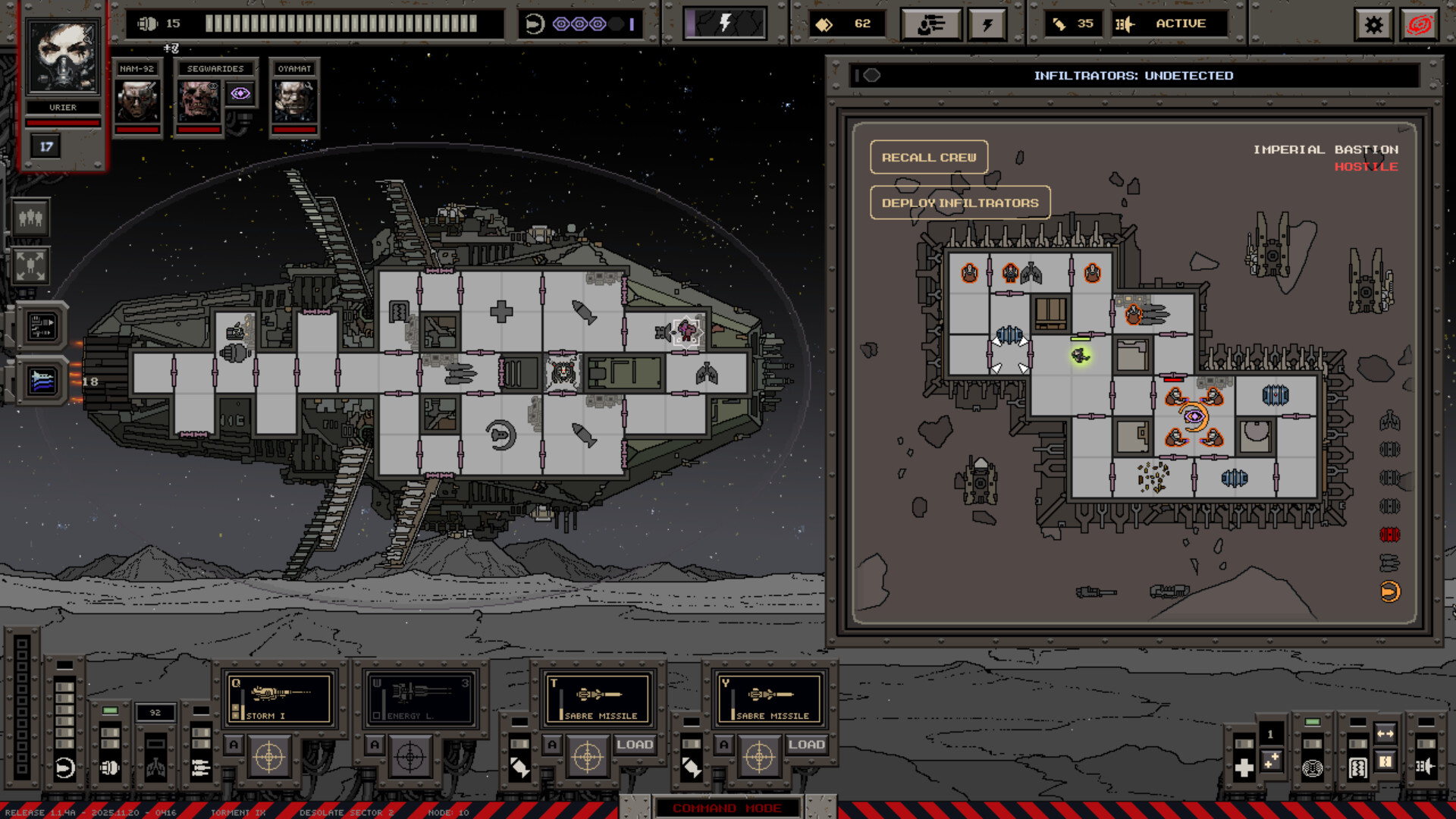This screenshot has width=1456, height=819.
Task: Load the Sabre Missile on Y
Action: (x=805, y=745)
